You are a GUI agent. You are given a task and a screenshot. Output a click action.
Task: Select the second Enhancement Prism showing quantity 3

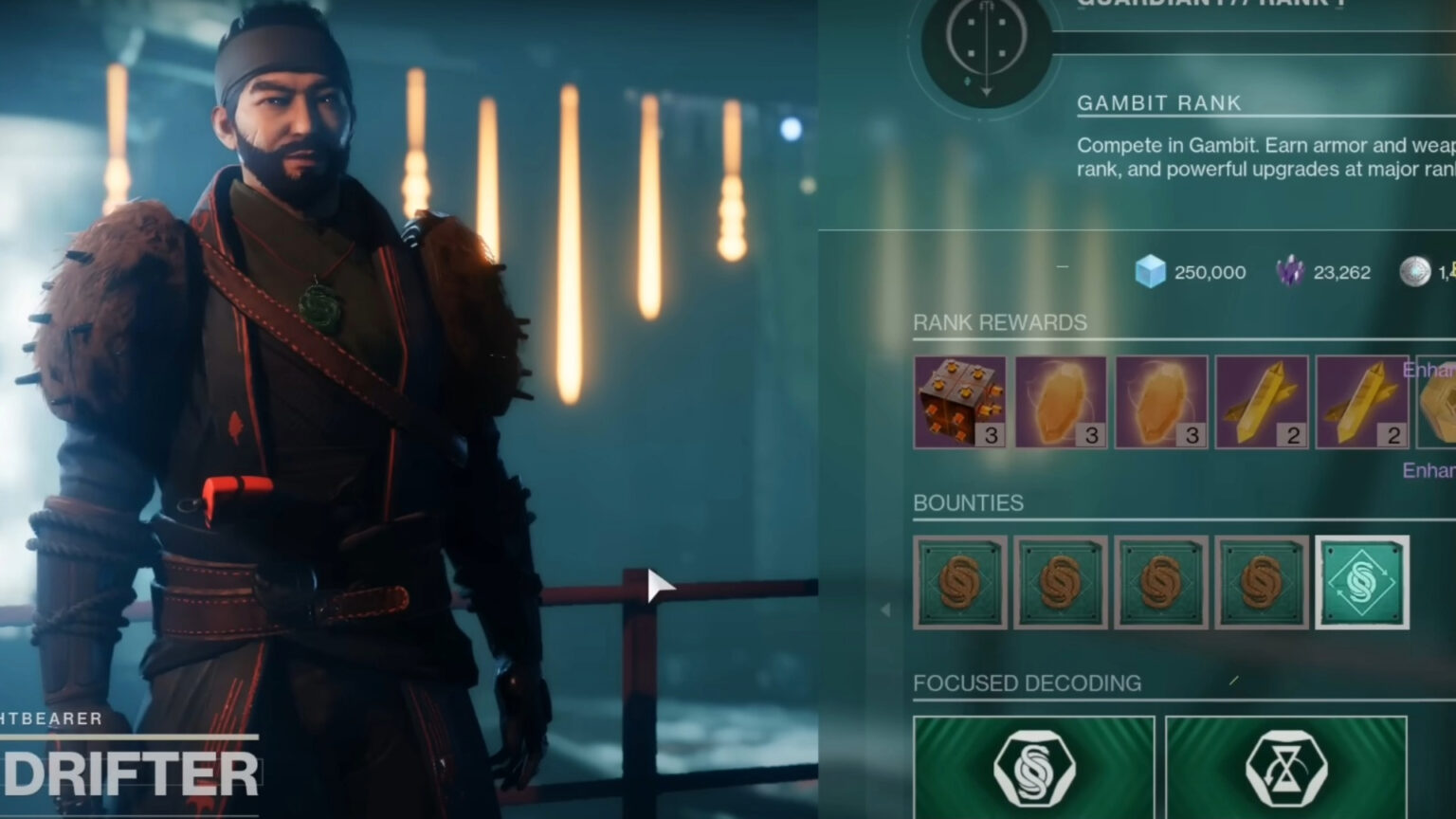[1160, 401]
